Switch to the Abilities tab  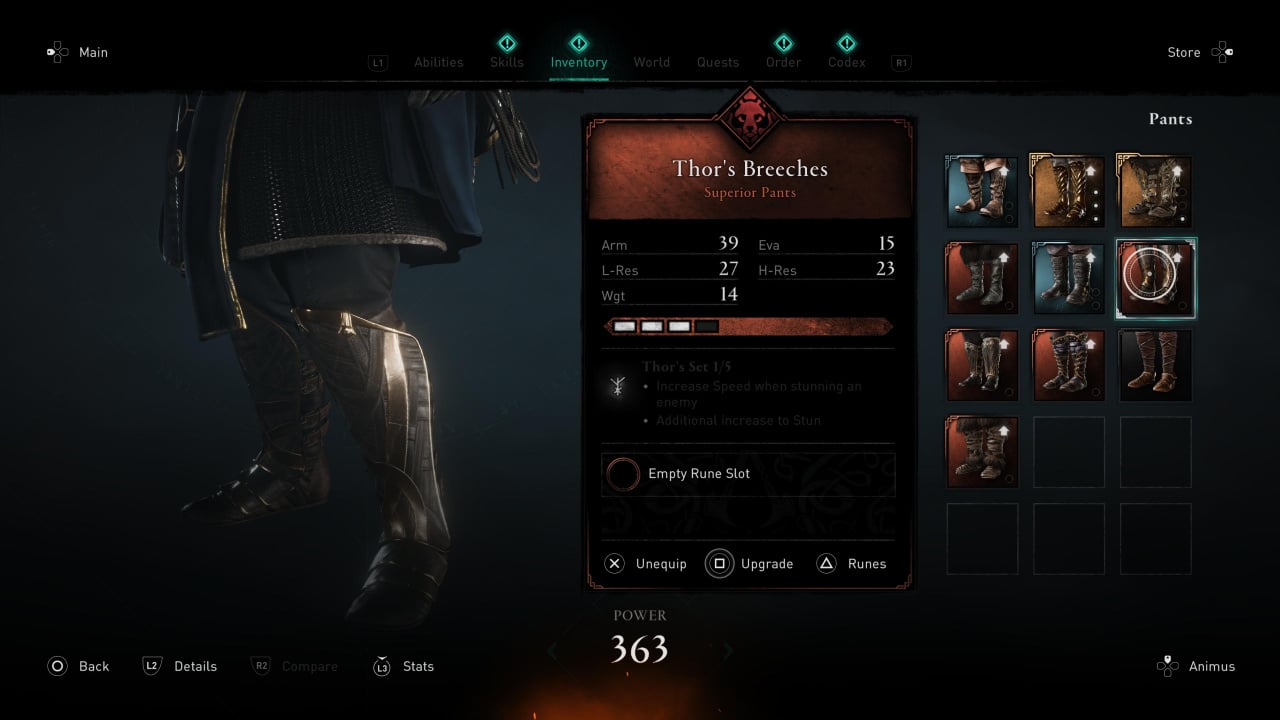pyautogui.click(x=438, y=62)
